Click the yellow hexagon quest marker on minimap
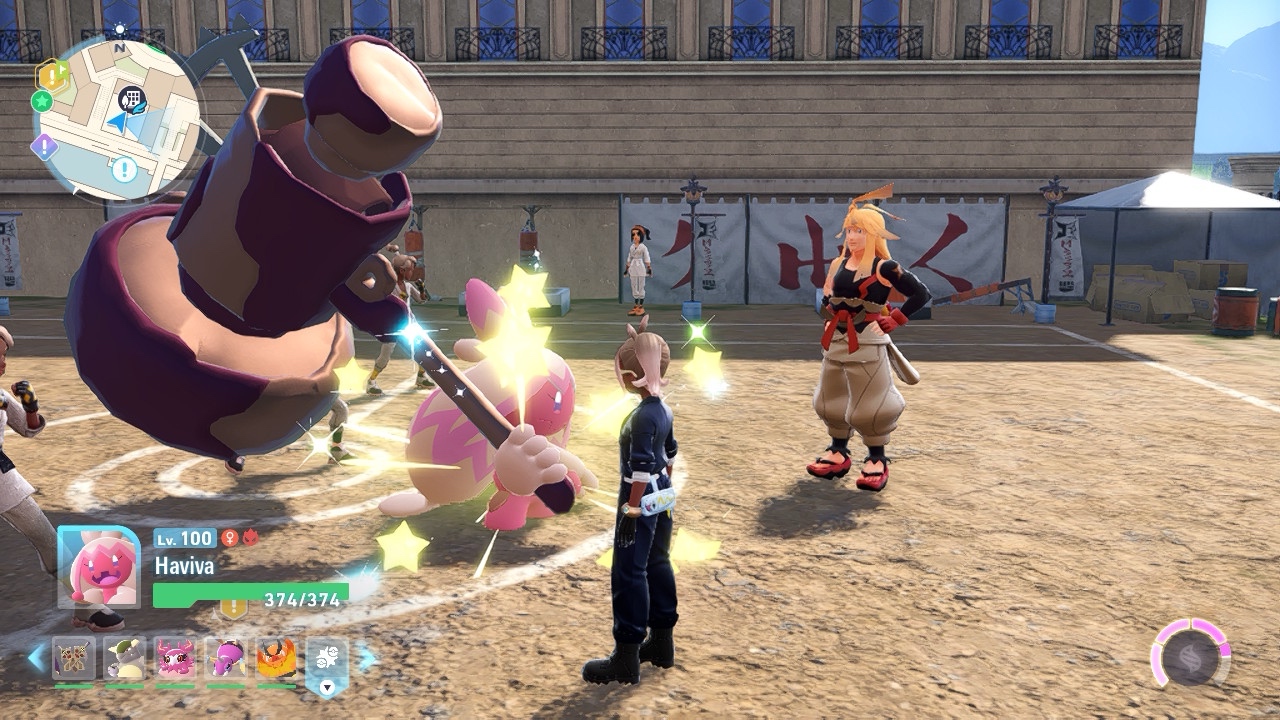Screen dimensions: 1280x720 [x=51, y=74]
